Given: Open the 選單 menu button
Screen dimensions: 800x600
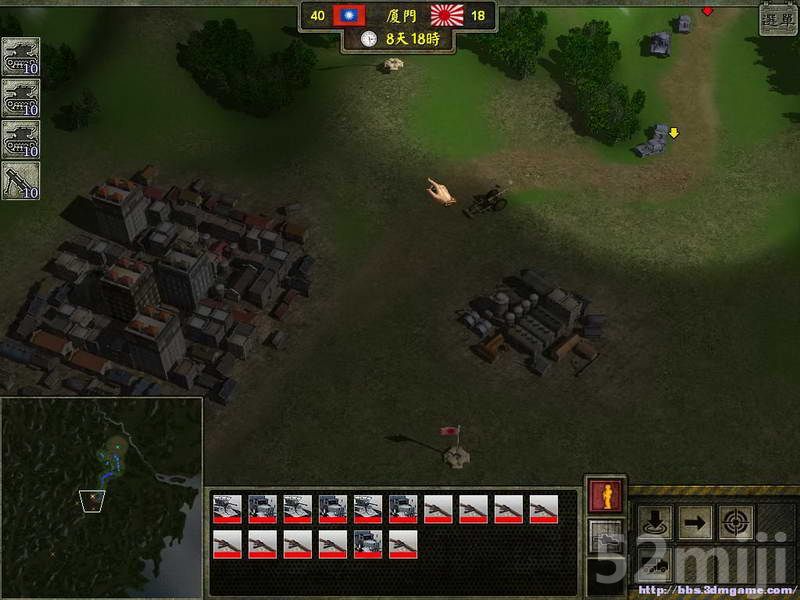Looking at the screenshot, I should coord(778,20).
